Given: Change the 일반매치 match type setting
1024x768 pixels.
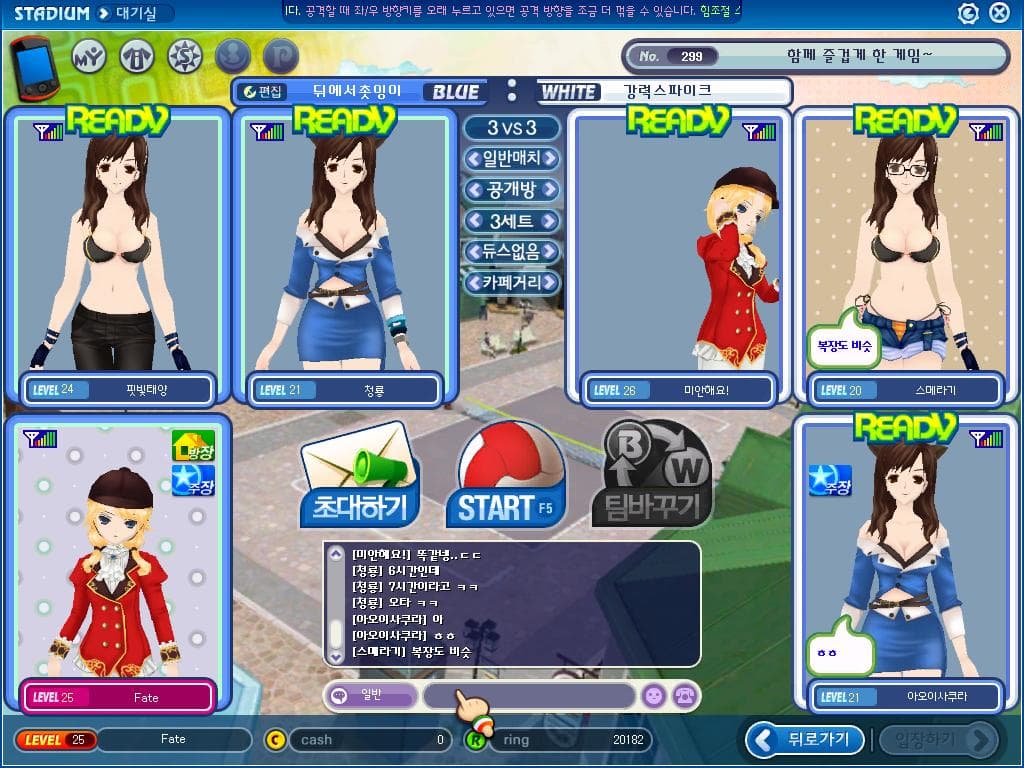Looking at the screenshot, I should click(x=511, y=159).
